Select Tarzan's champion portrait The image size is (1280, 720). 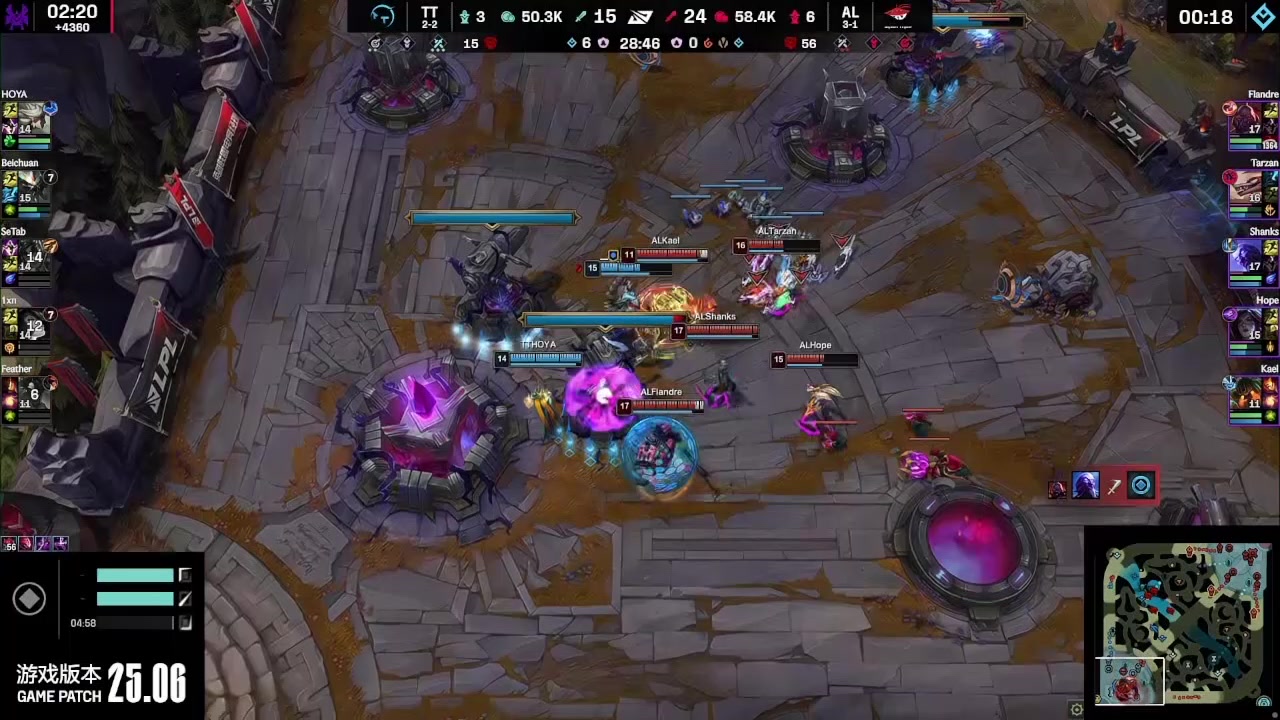pyautogui.click(x=1247, y=187)
